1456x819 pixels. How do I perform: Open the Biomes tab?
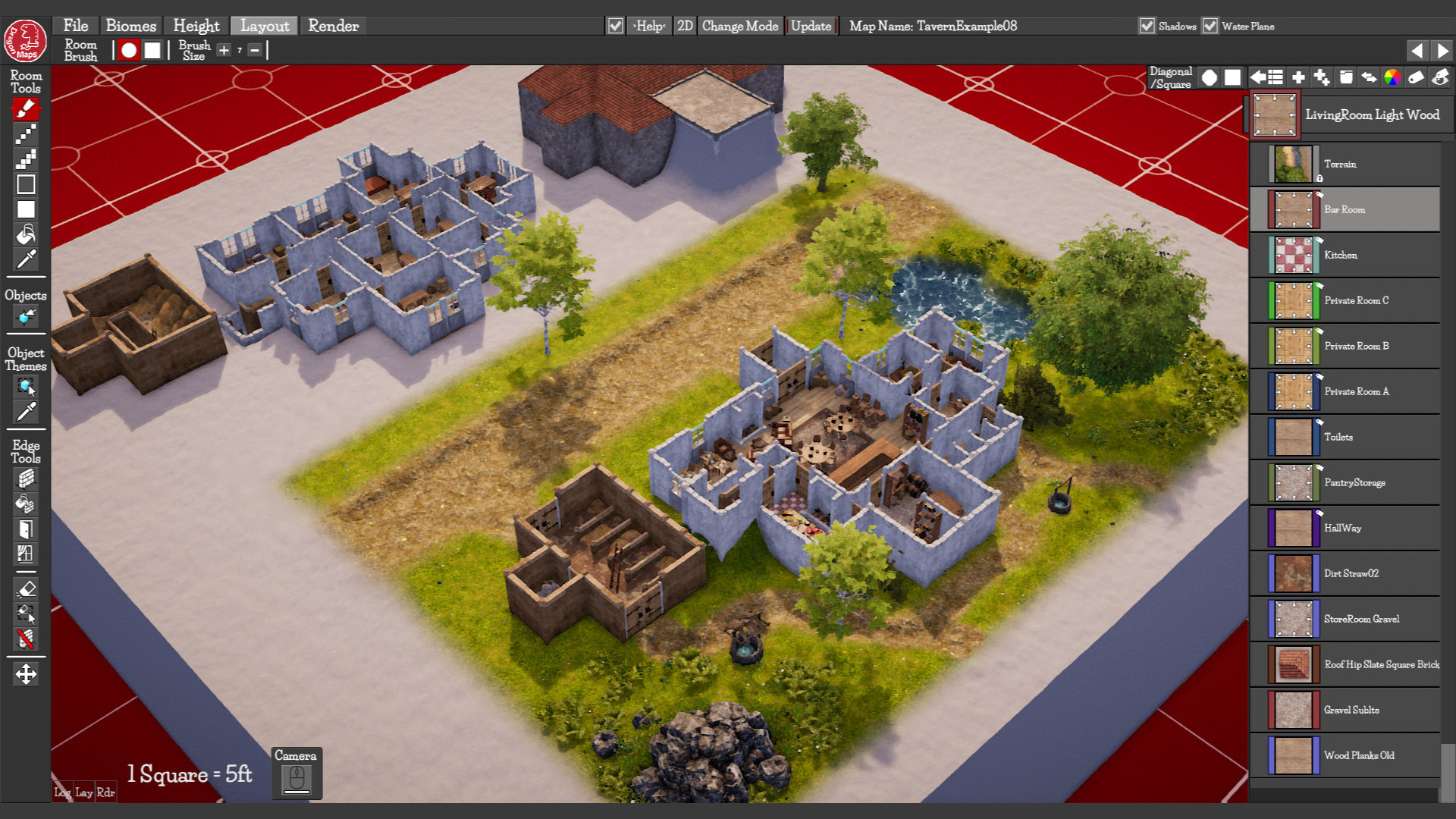coord(131,25)
